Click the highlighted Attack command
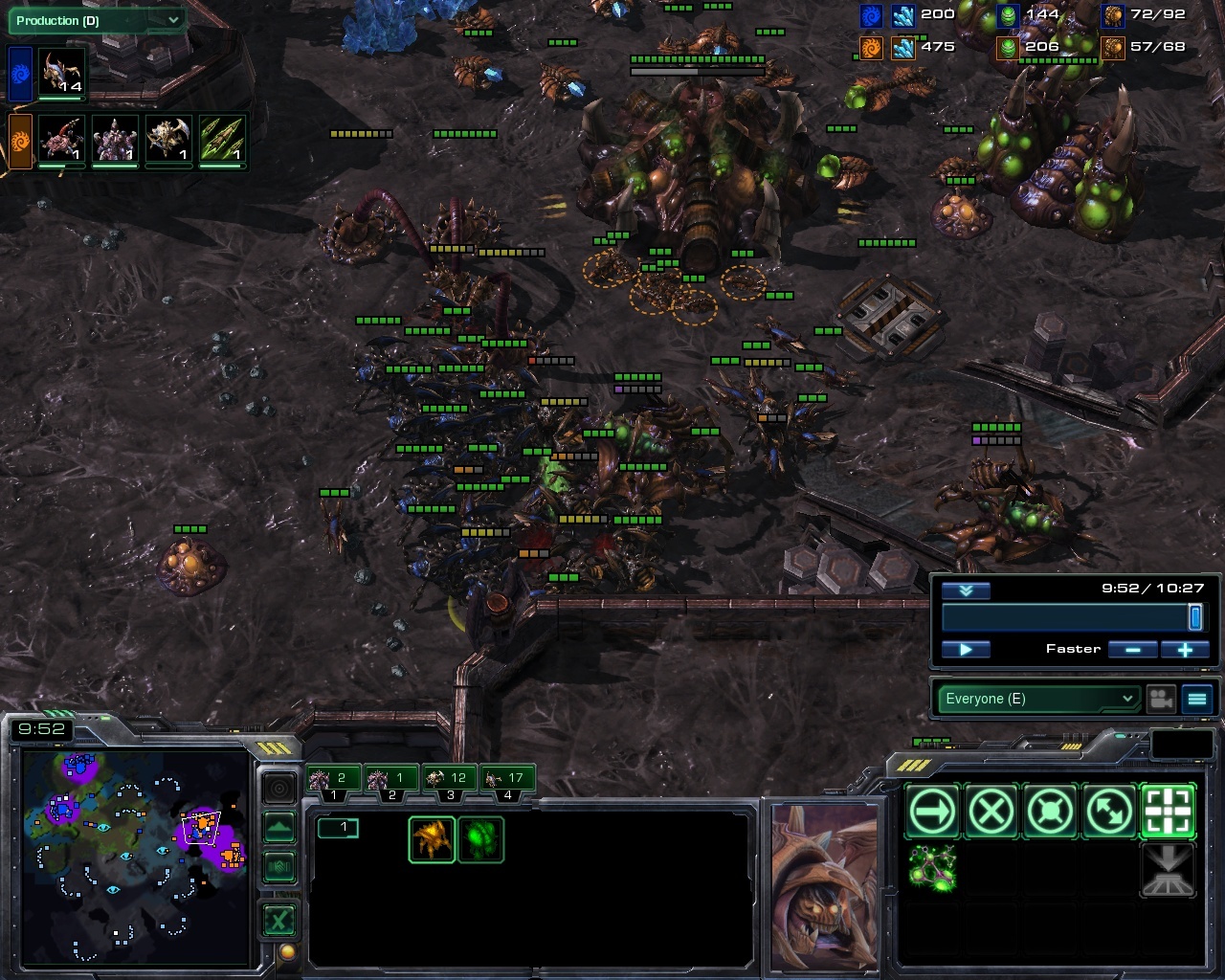The image size is (1225, 980). point(1169,813)
